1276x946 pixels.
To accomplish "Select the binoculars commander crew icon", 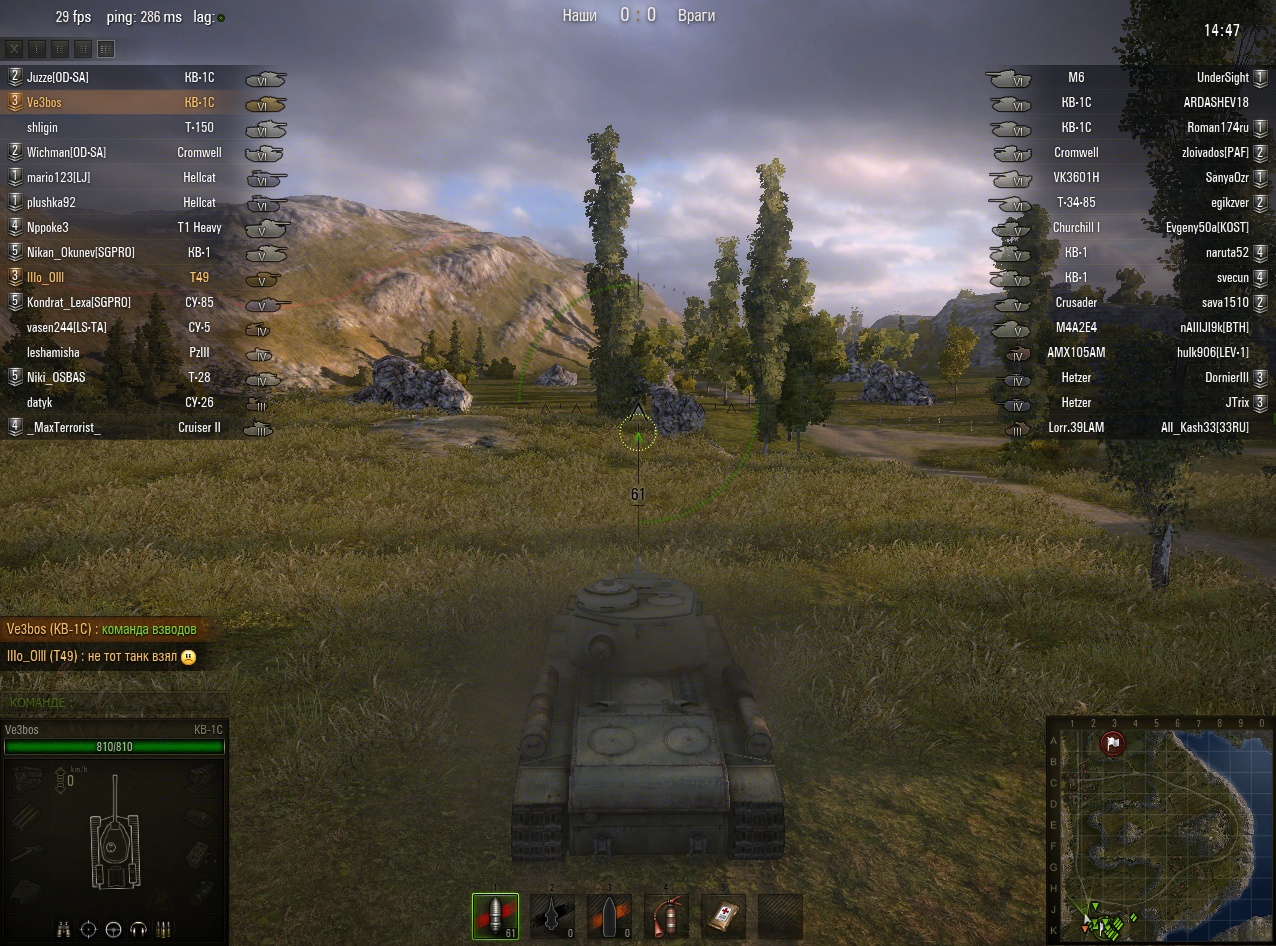I will pyautogui.click(x=64, y=929).
